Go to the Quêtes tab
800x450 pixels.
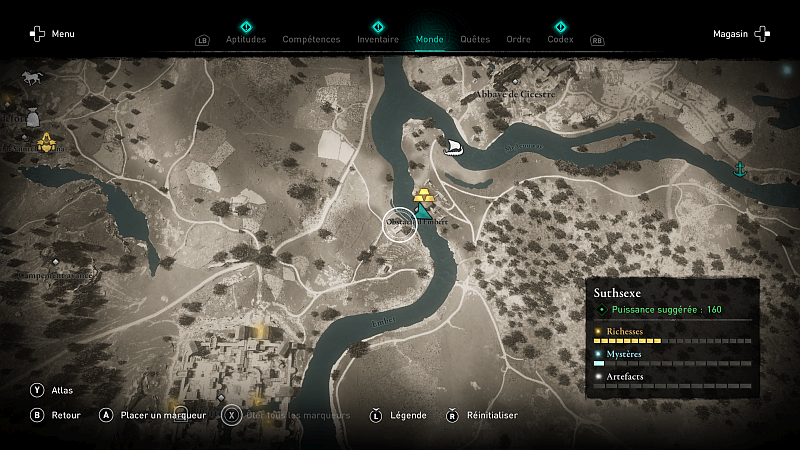pyautogui.click(x=475, y=40)
